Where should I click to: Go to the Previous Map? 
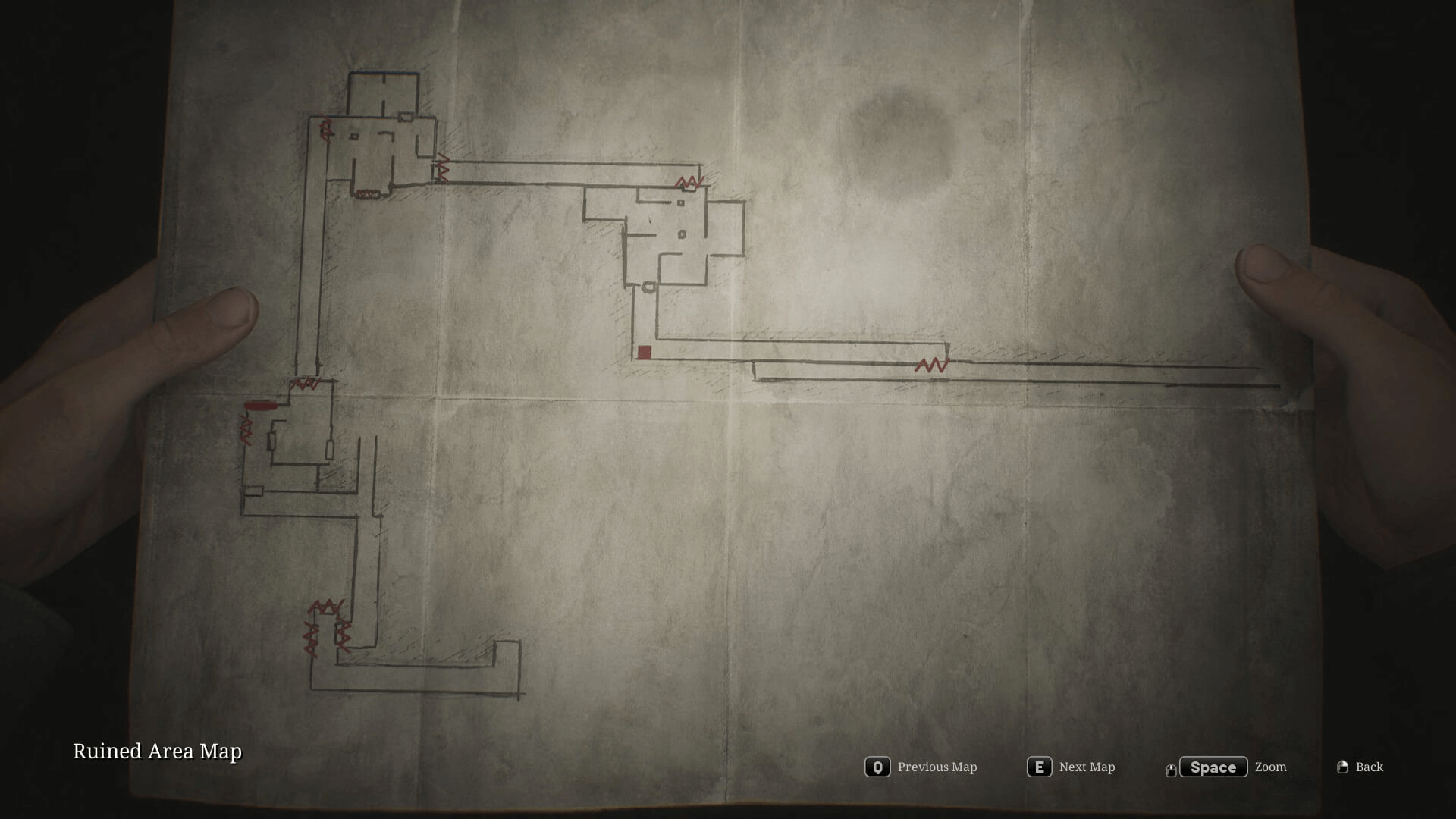921,767
